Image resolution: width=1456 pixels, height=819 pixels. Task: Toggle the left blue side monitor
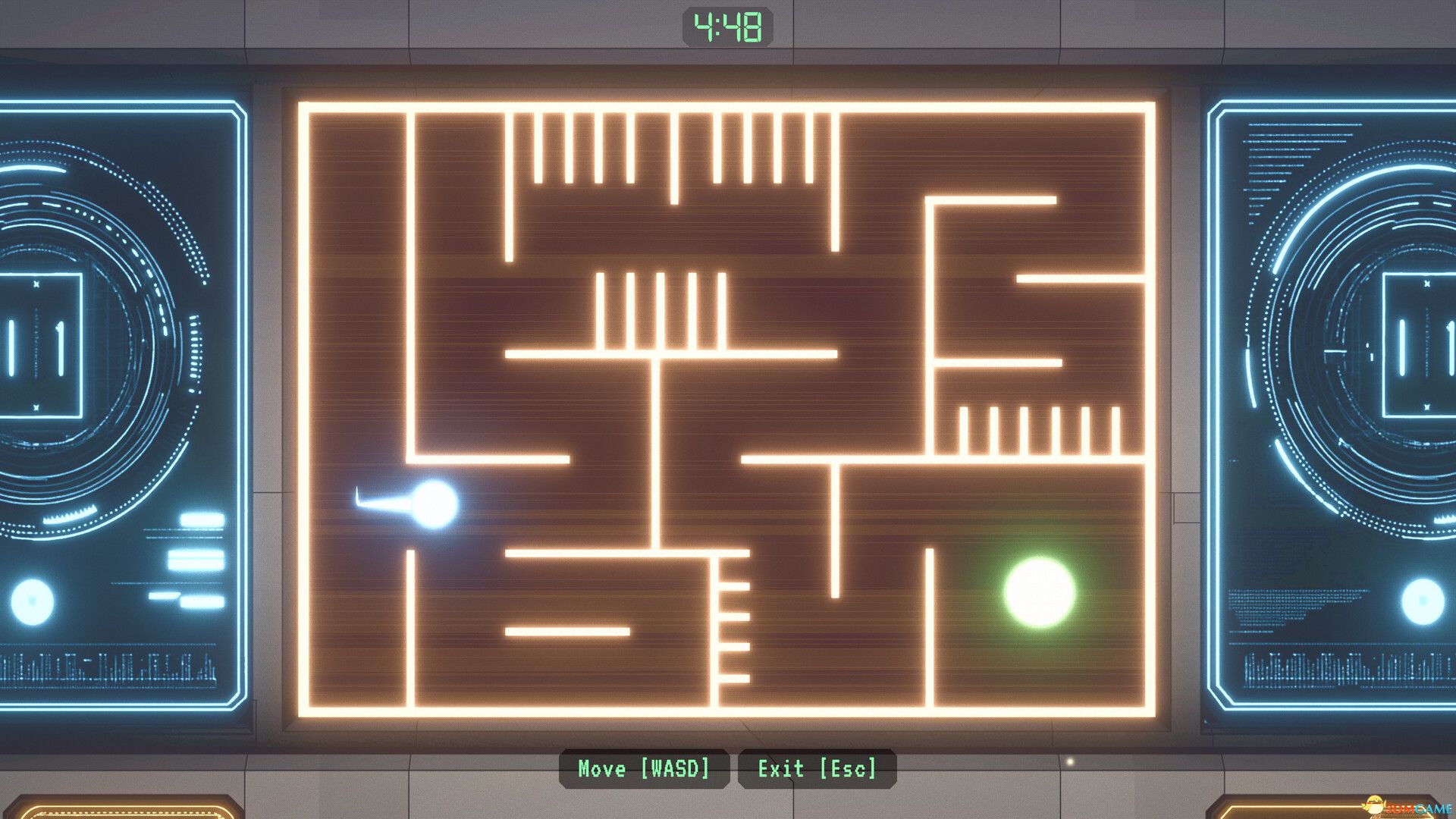point(121,402)
